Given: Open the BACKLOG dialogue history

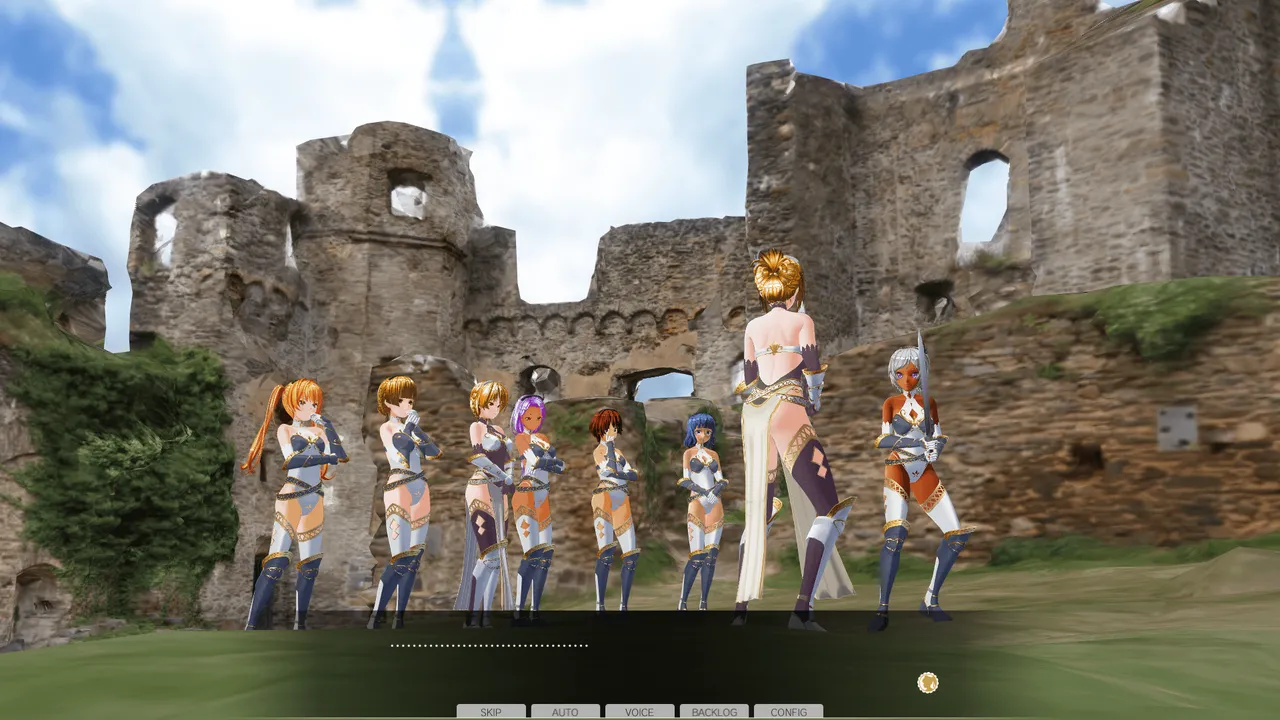Looking at the screenshot, I should pyautogui.click(x=714, y=712).
